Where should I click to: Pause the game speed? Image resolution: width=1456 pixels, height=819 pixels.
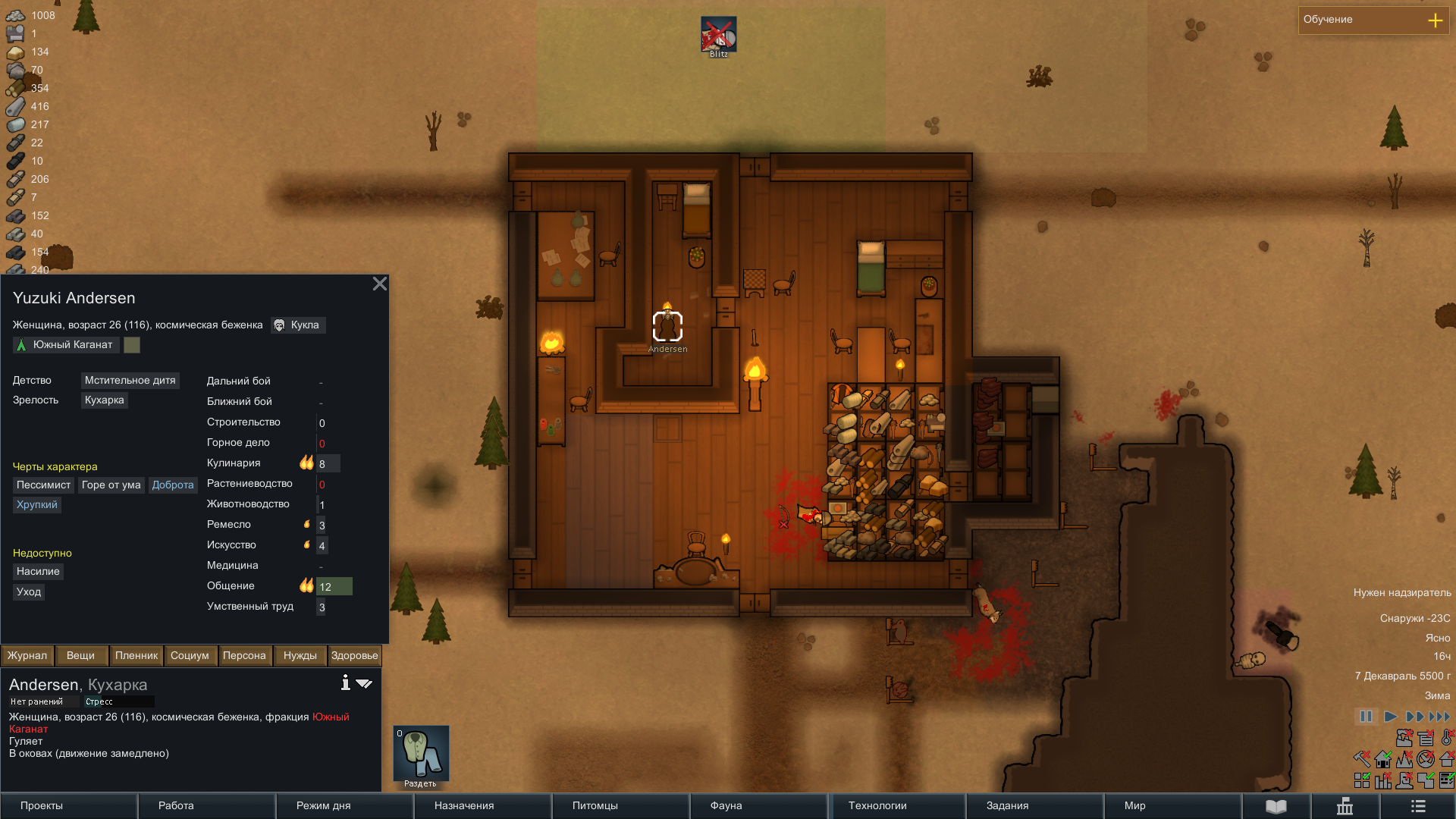[1366, 717]
